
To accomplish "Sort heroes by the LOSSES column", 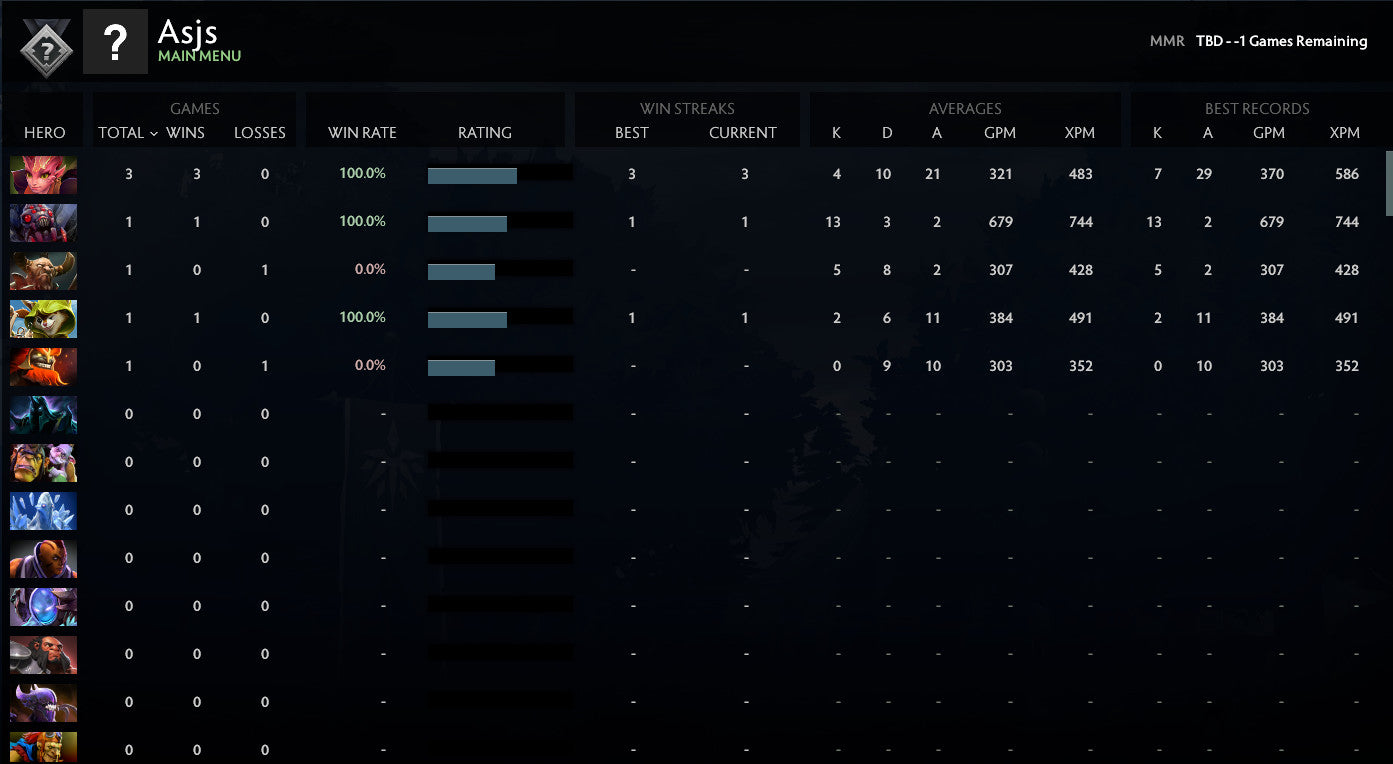I will click(260, 132).
